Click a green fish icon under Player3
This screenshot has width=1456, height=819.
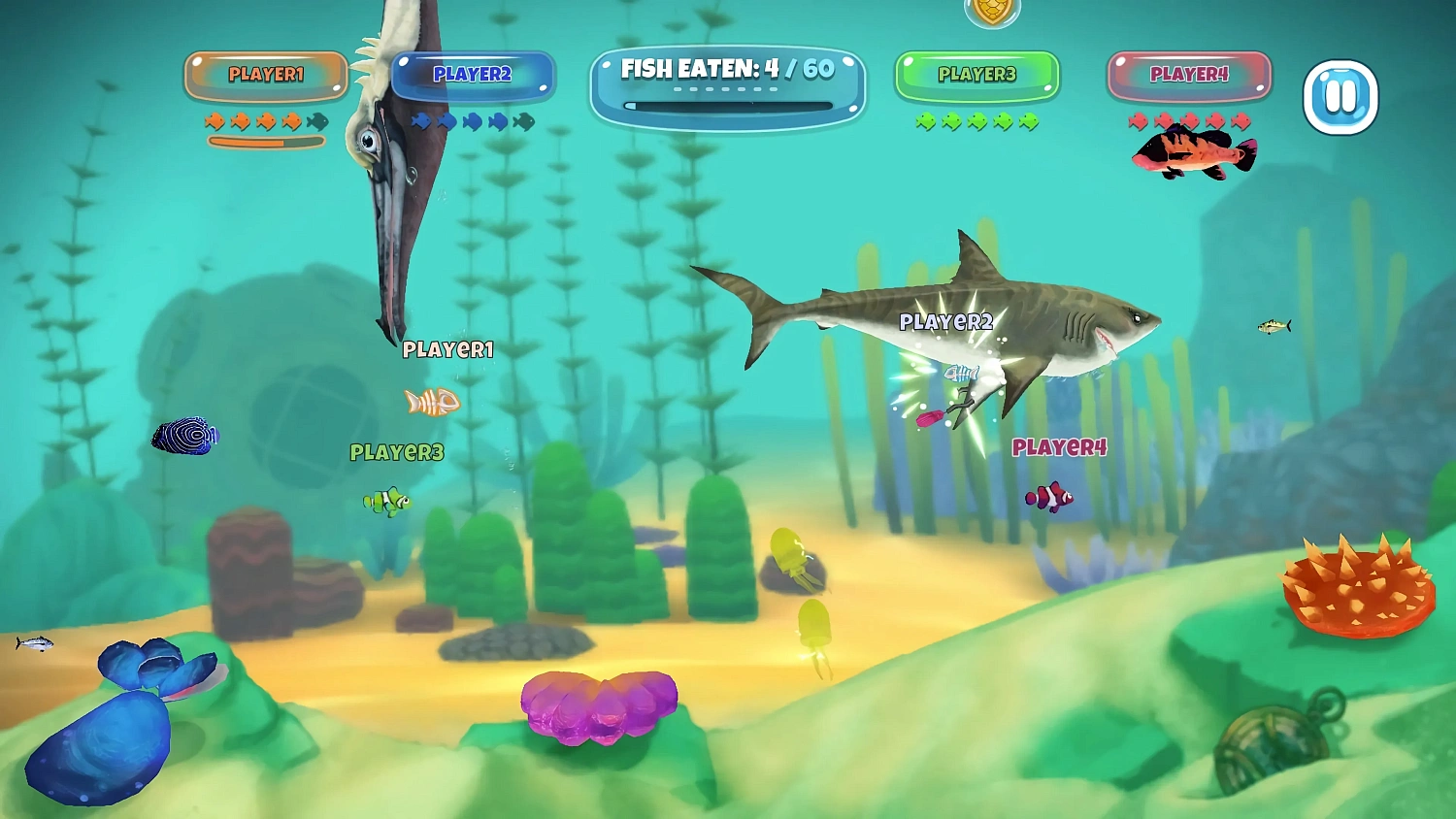pyautogui.click(x=952, y=119)
